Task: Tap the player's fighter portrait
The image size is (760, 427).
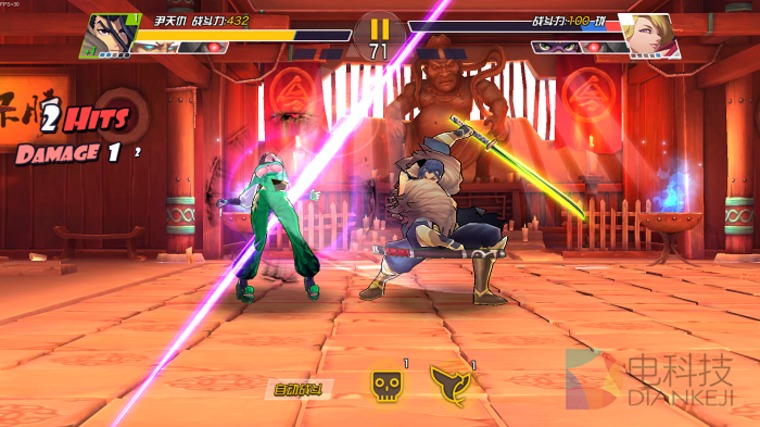Action: (111, 31)
